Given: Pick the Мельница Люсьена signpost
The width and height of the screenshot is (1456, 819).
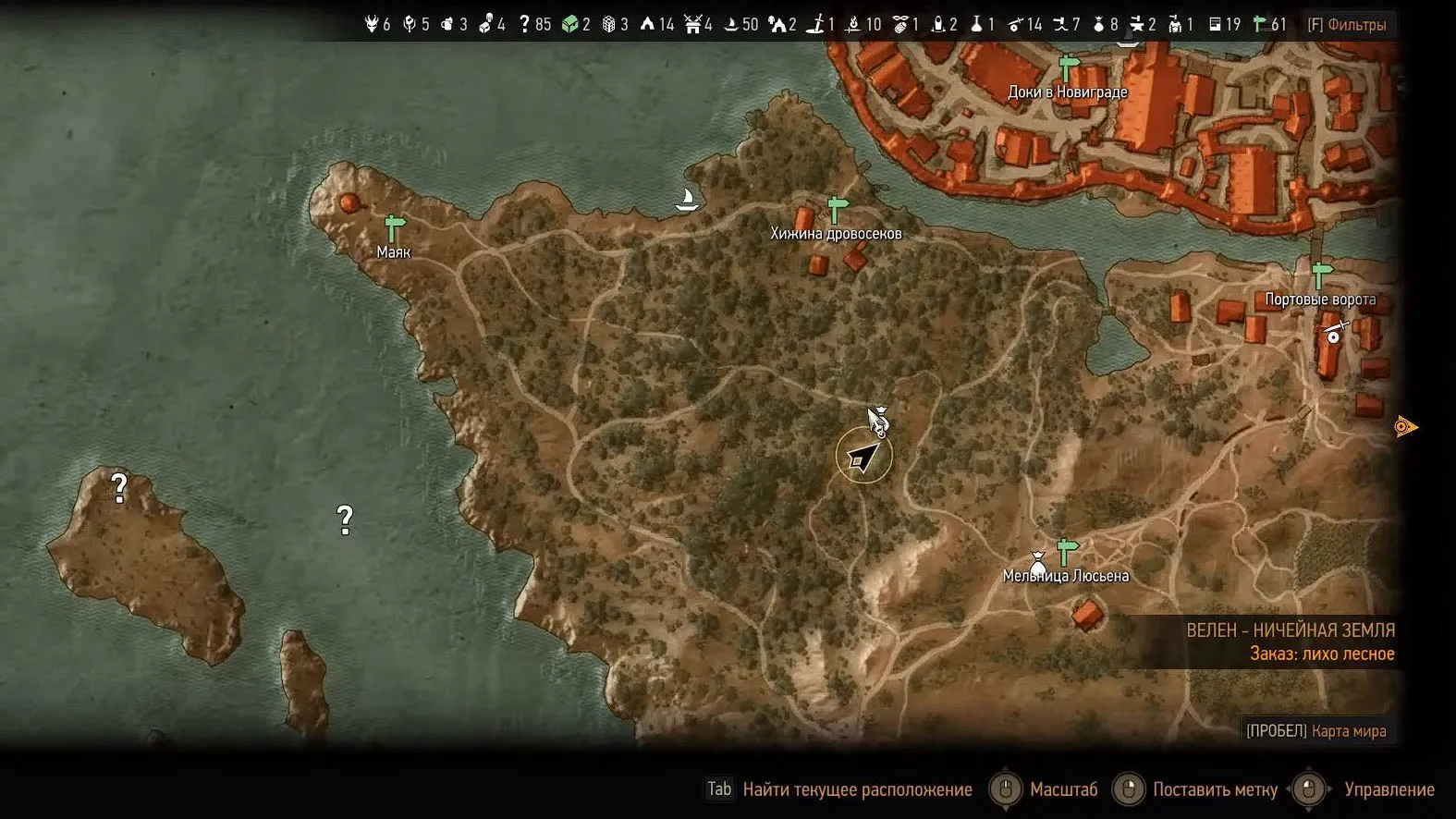Looking at the screenshot, I should pyautogui.click(x=1068, y=552).
